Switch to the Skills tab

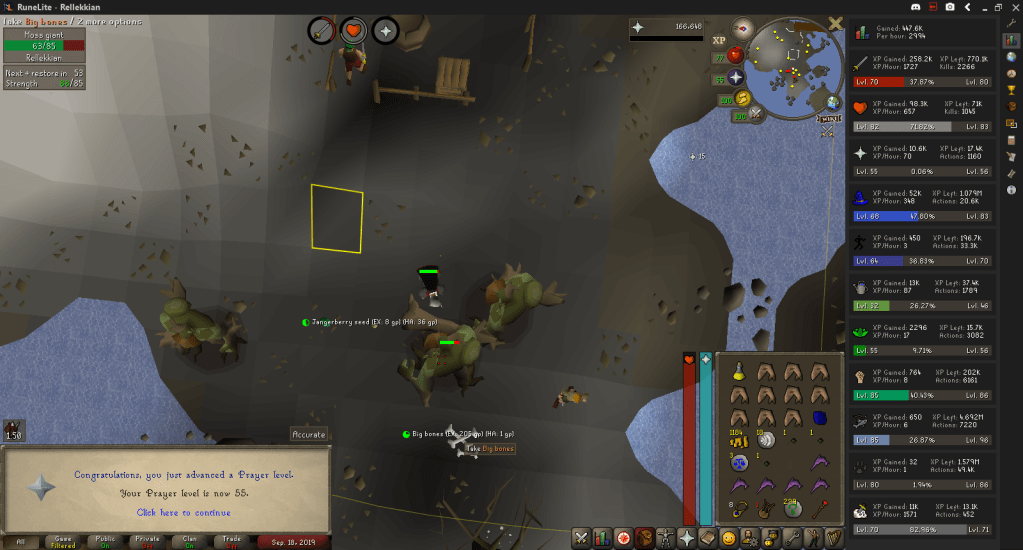[x=600, y=538]
